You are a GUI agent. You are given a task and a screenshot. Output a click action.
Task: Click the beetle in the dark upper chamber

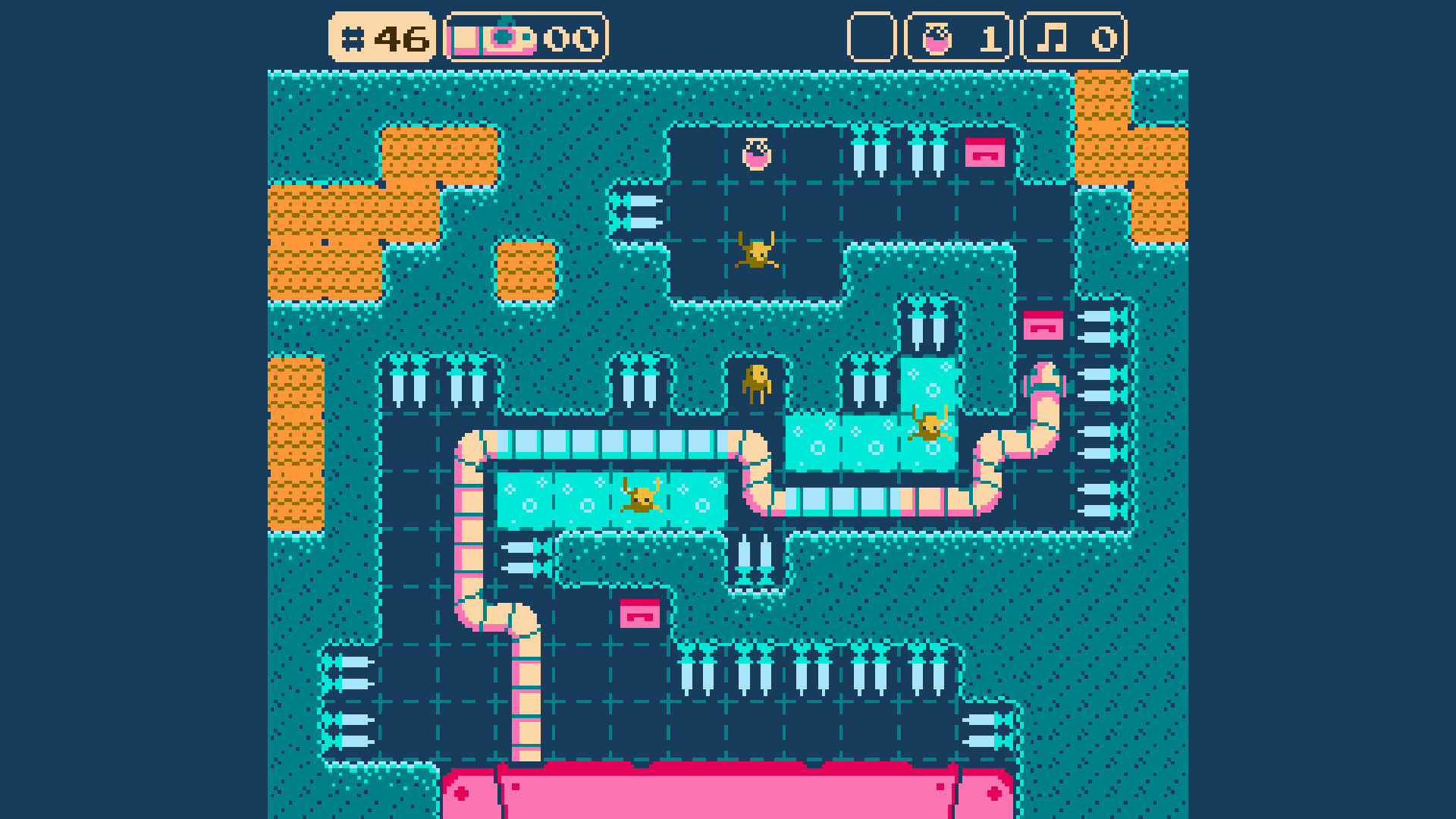[758, 252]
